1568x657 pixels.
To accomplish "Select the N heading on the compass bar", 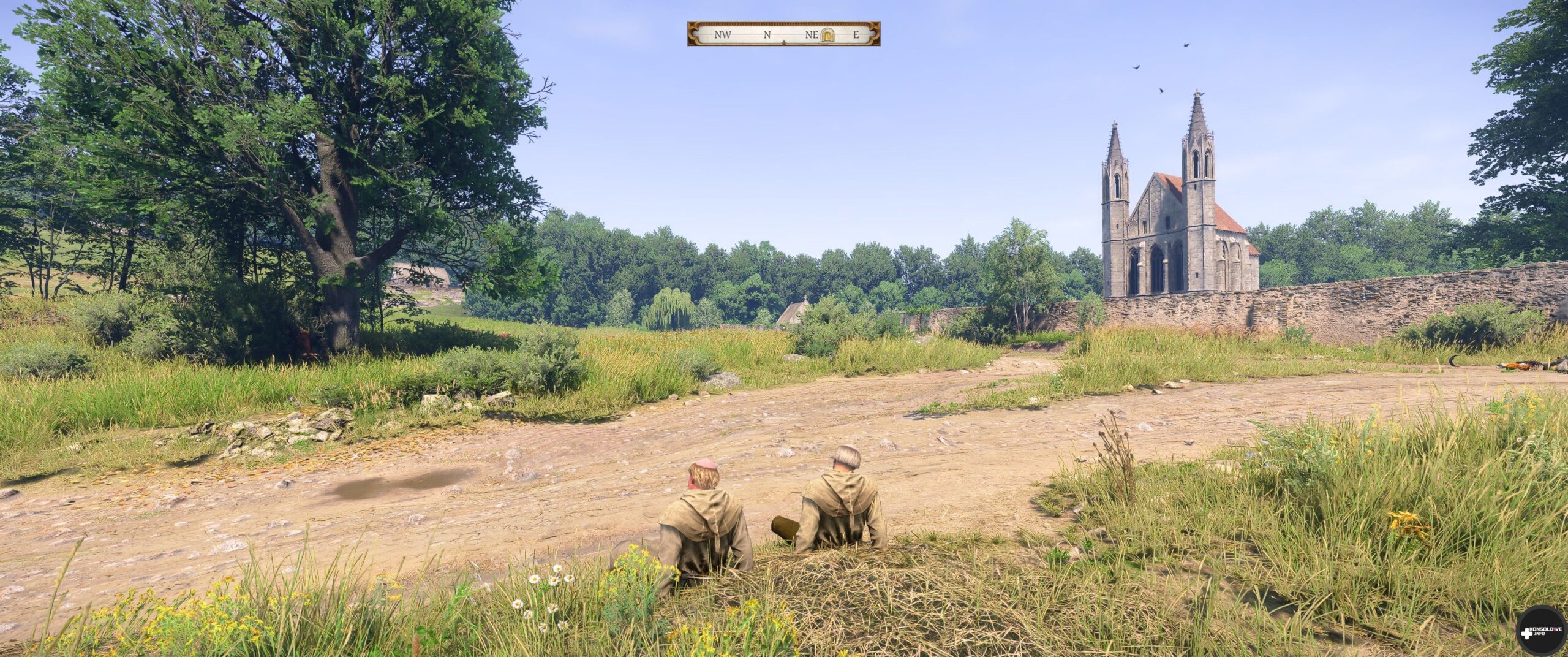I will (x=767, y=35).
